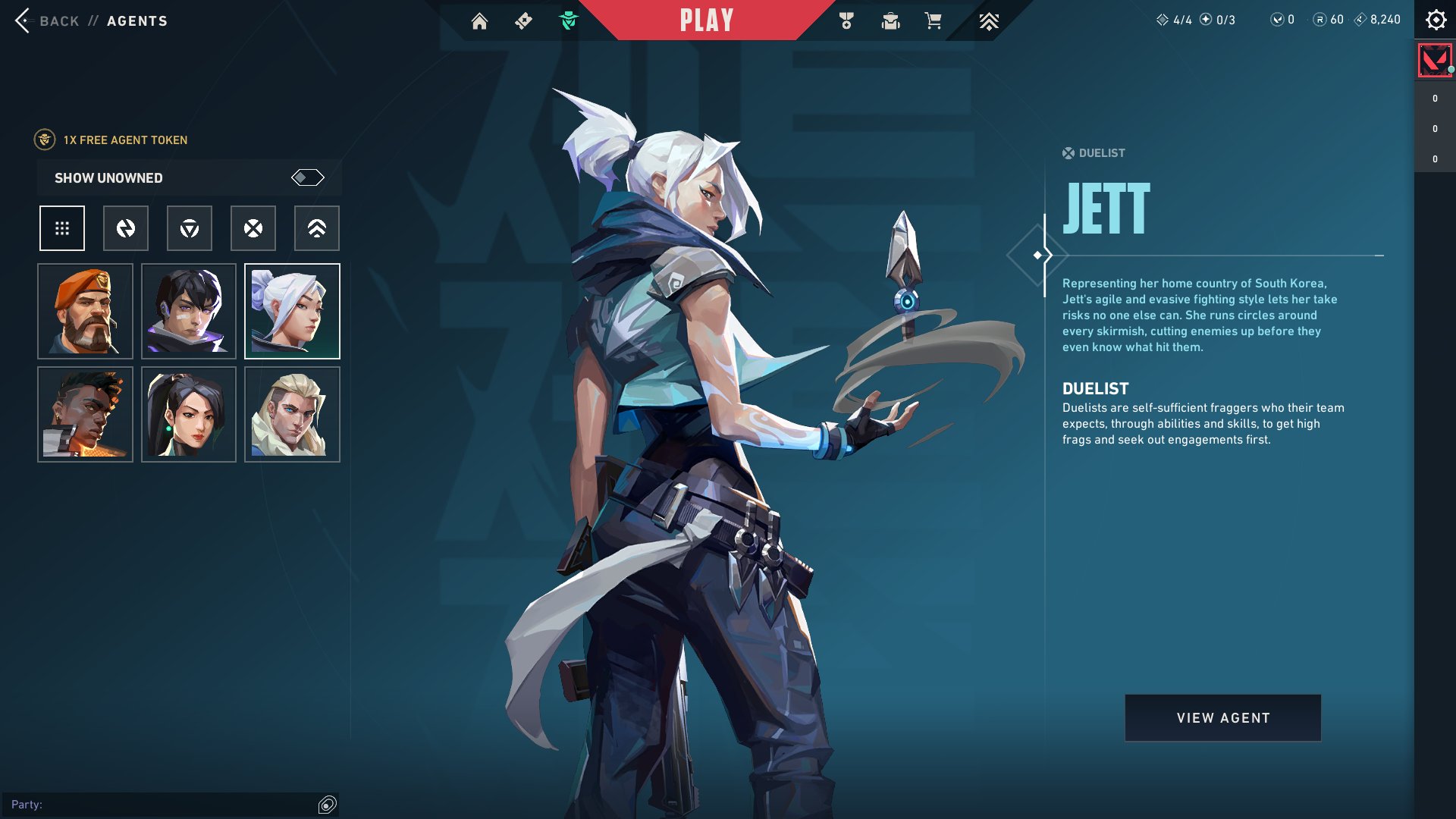Click the View Agent button
This screenshot has width=1456, height=819.
(1222, 718)
